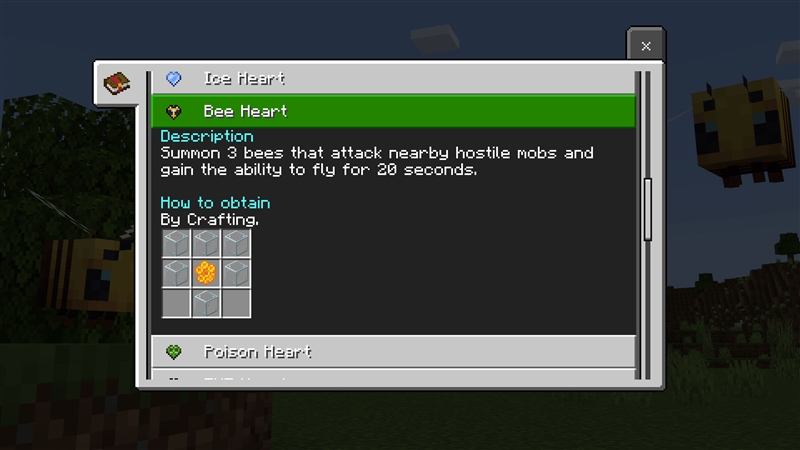Click the guide list scrollbar handle
This screenshot has height=450, width=800.
(647, 209)
